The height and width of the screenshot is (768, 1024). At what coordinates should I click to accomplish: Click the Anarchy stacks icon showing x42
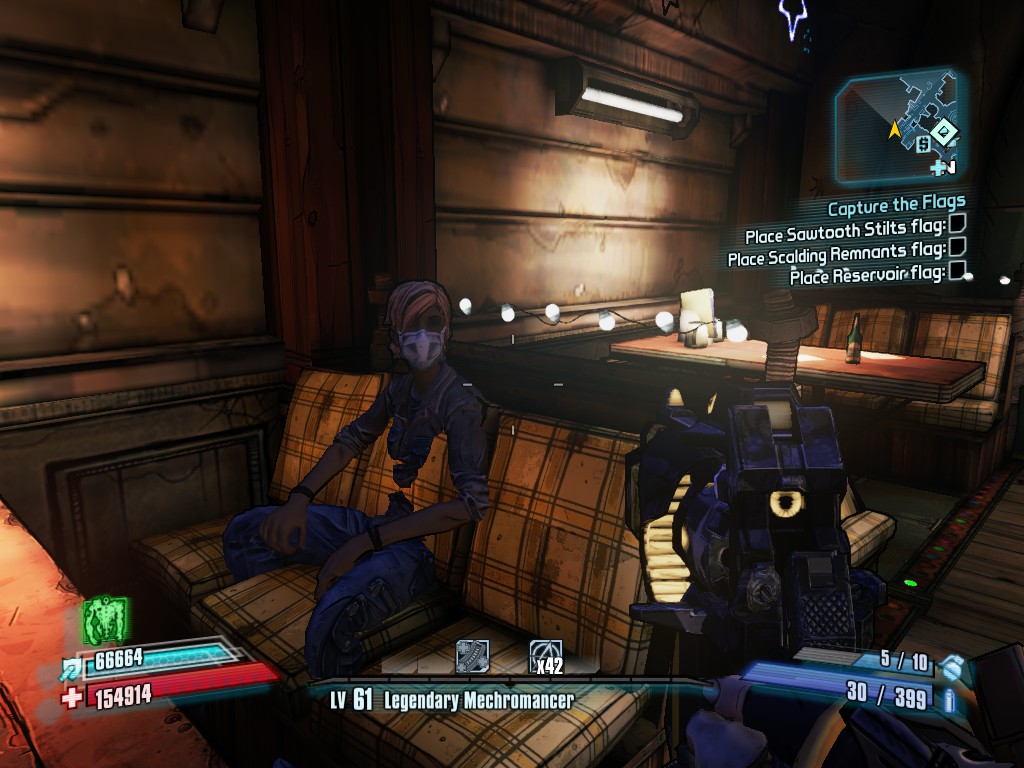pos(545,656)
